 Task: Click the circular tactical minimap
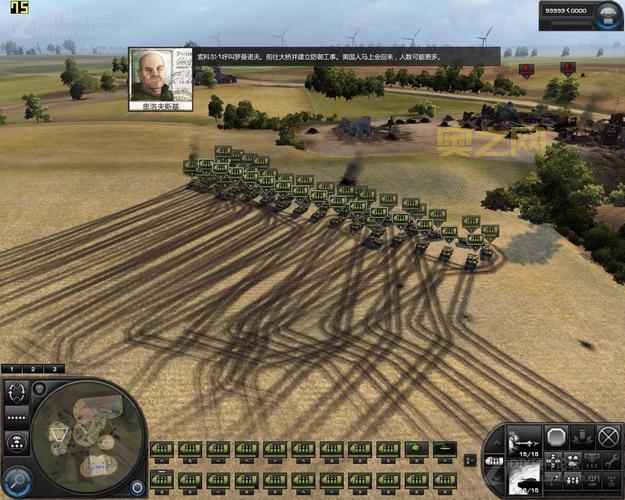[x=88, y=437]
